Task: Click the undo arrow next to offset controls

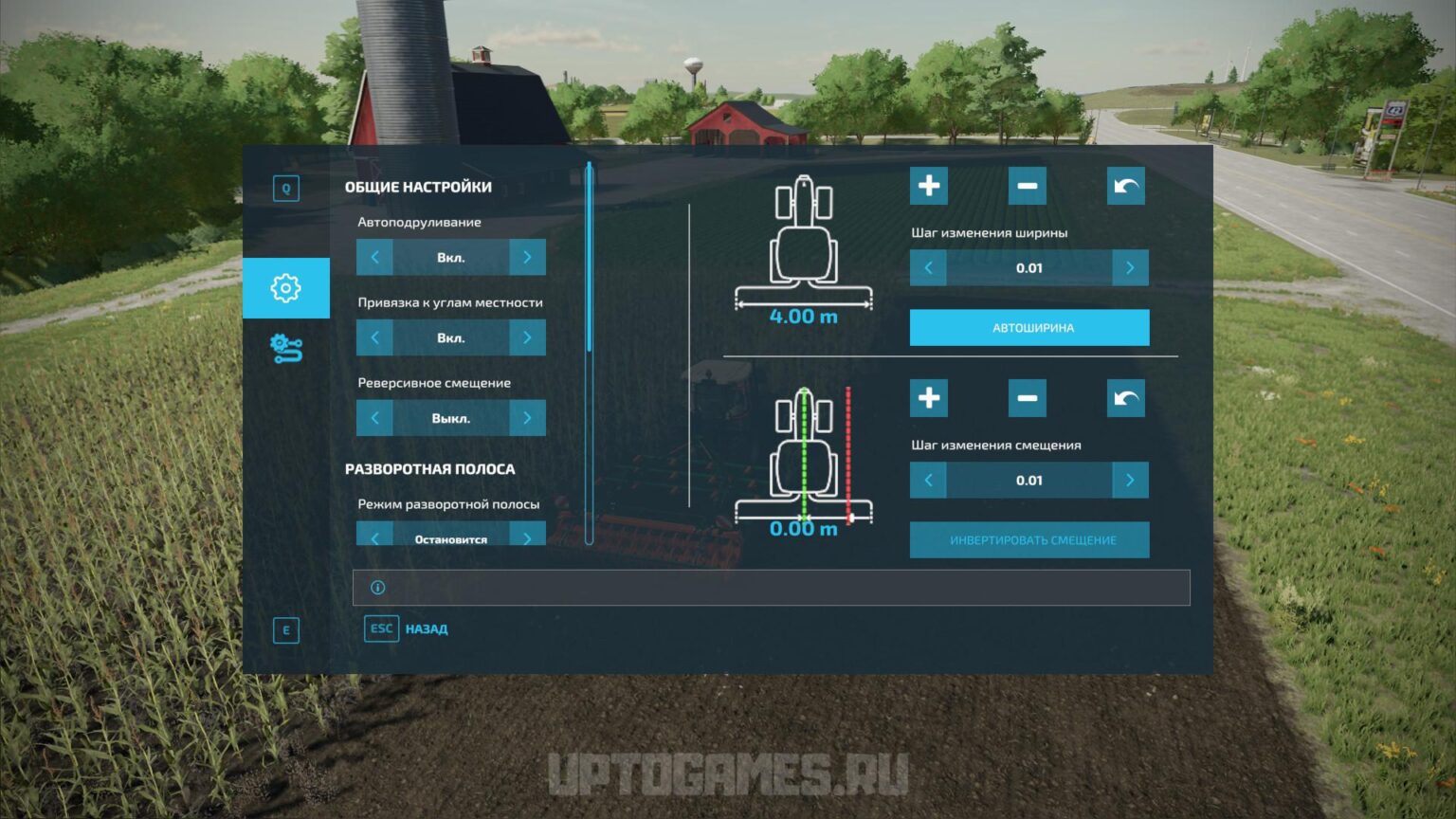Action: coord(1126,398)
